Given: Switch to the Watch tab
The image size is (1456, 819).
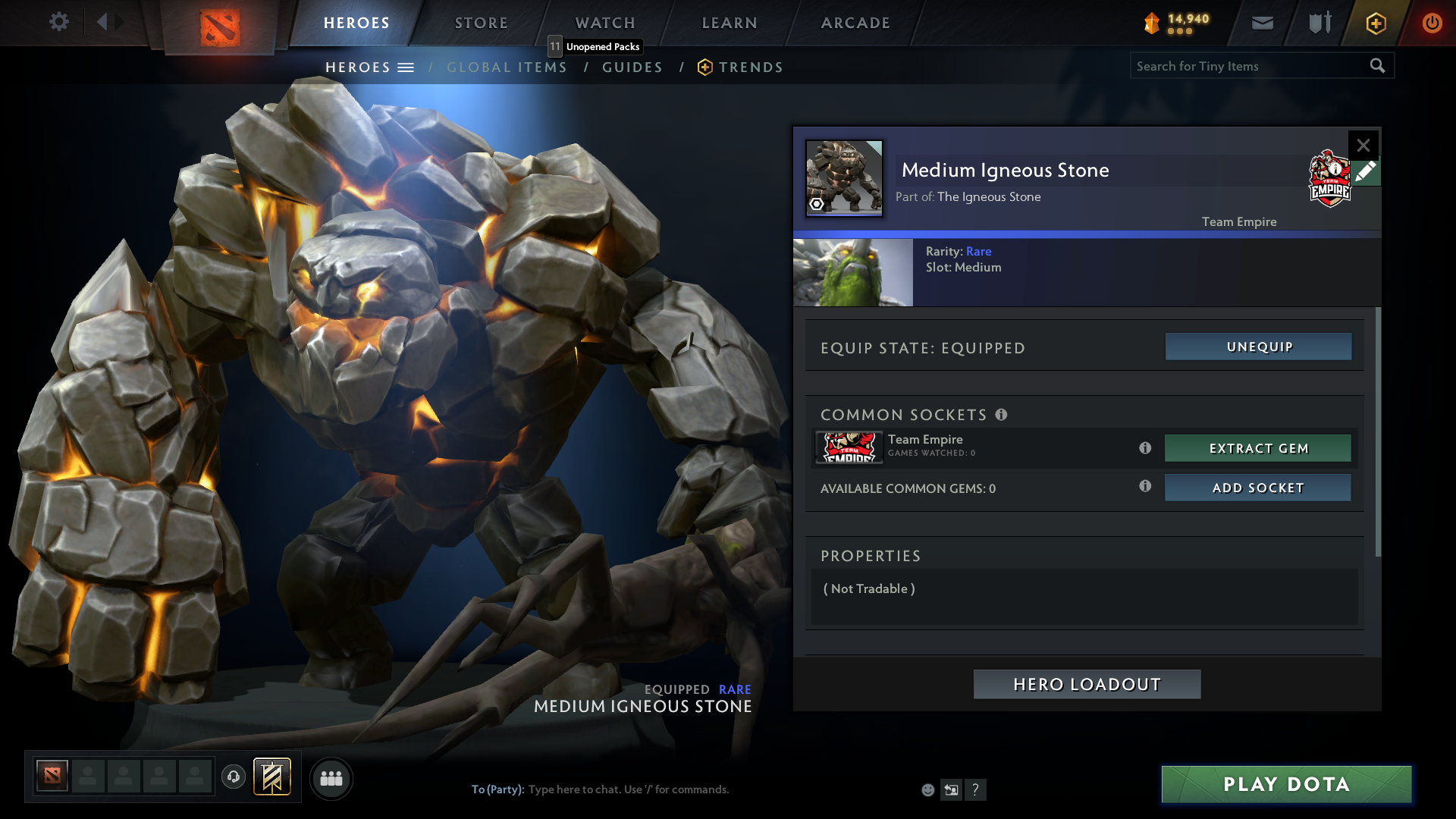Looking at the screenshot, I should pos(604,23).
